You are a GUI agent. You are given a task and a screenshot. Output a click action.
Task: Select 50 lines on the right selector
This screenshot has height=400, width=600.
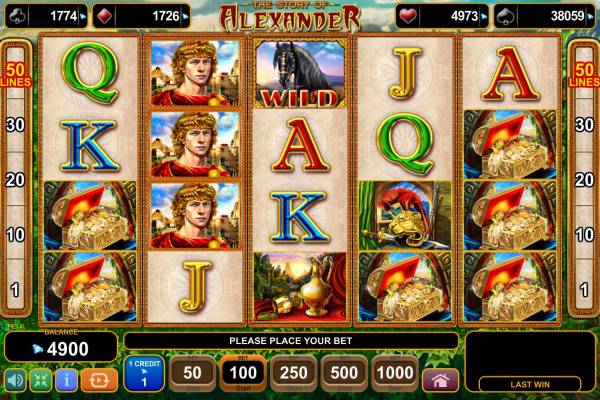(583, 74)
